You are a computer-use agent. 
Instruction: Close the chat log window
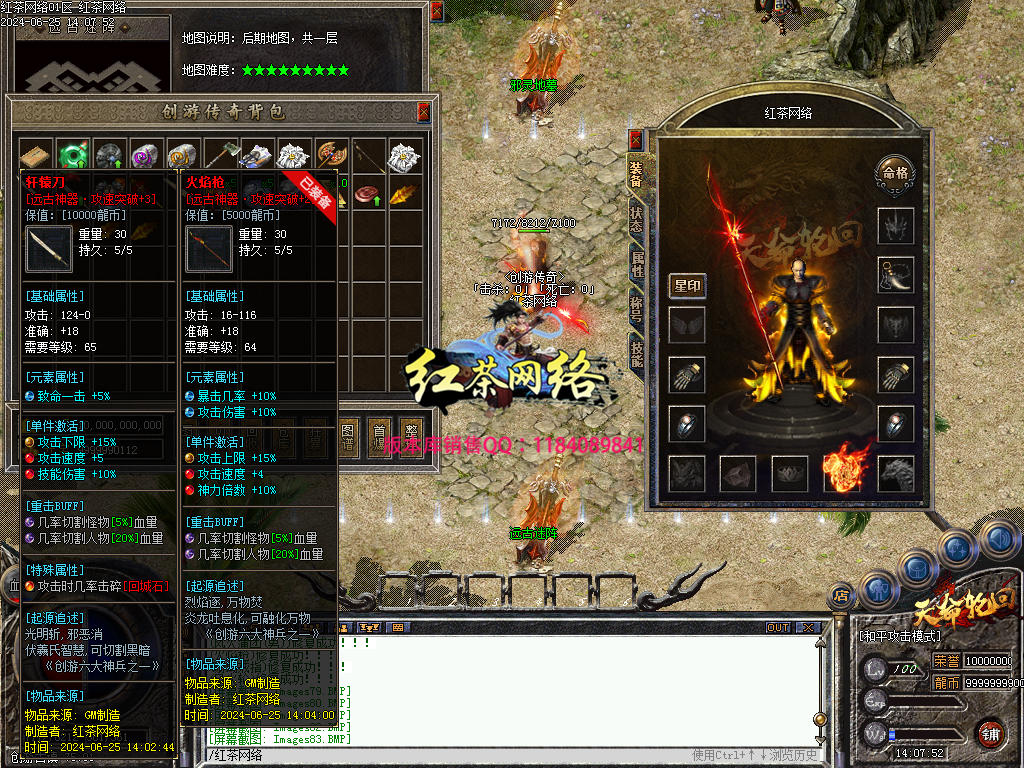807,628
